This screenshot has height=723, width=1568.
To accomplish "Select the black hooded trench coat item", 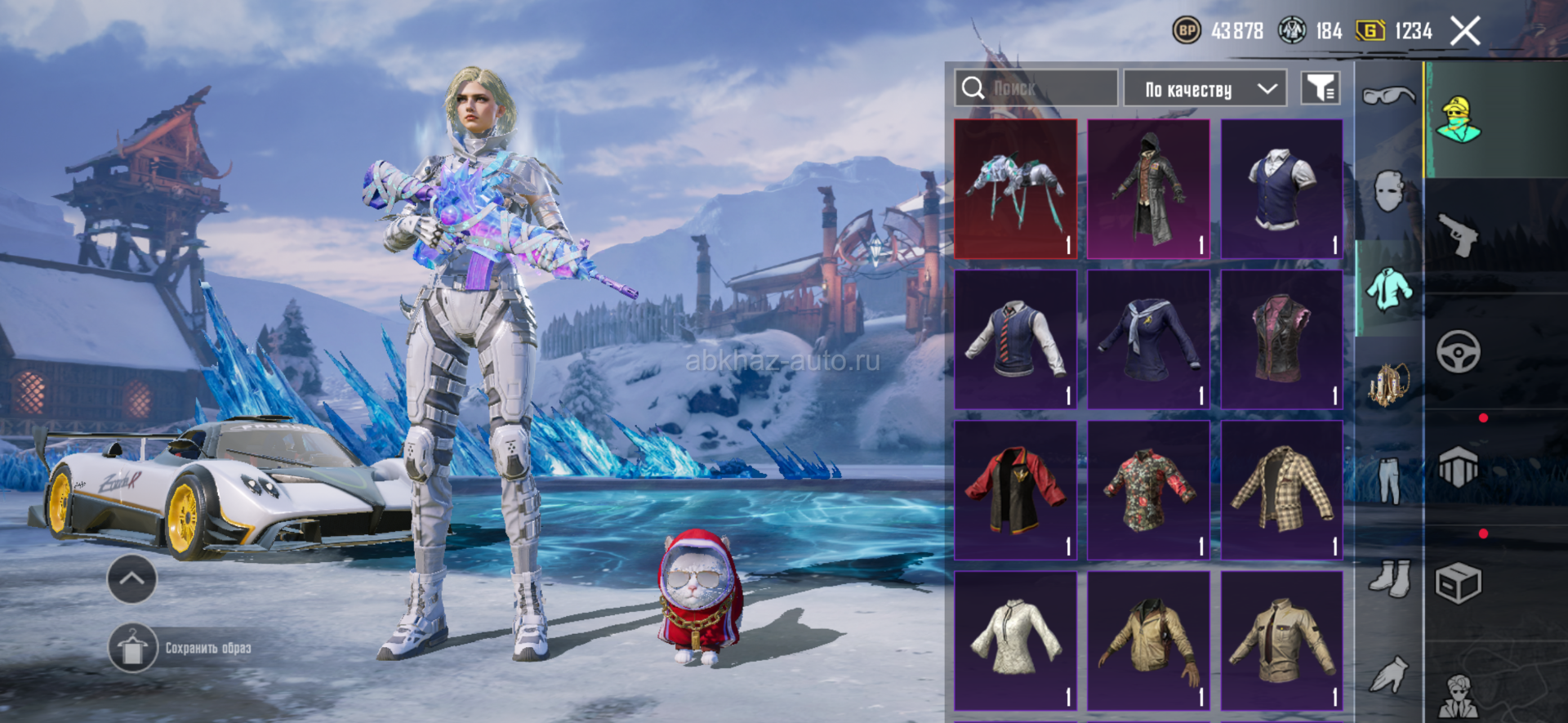I will (1148, 190).
